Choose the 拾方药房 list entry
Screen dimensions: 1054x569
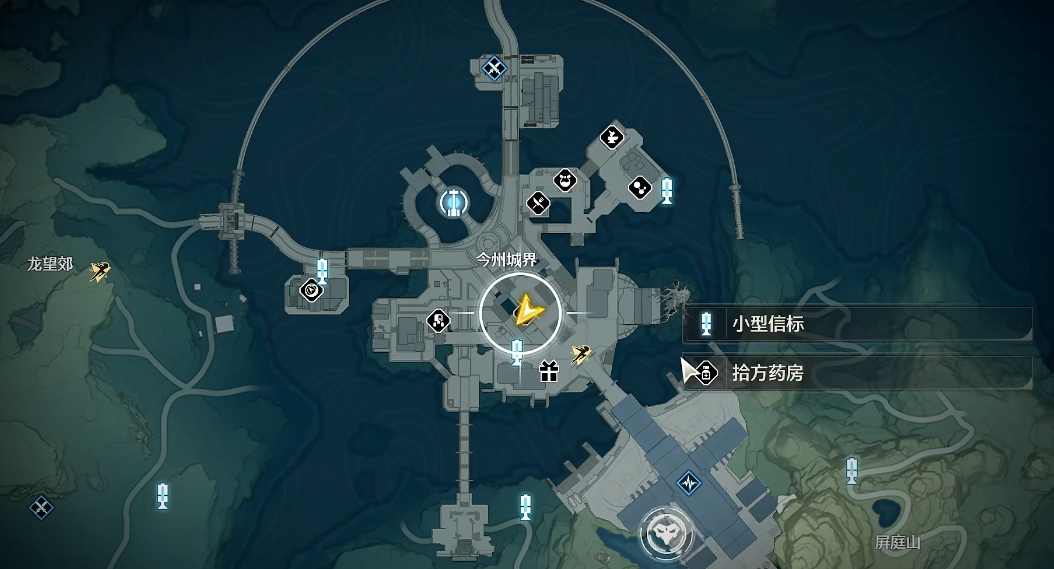pos(858,374)
